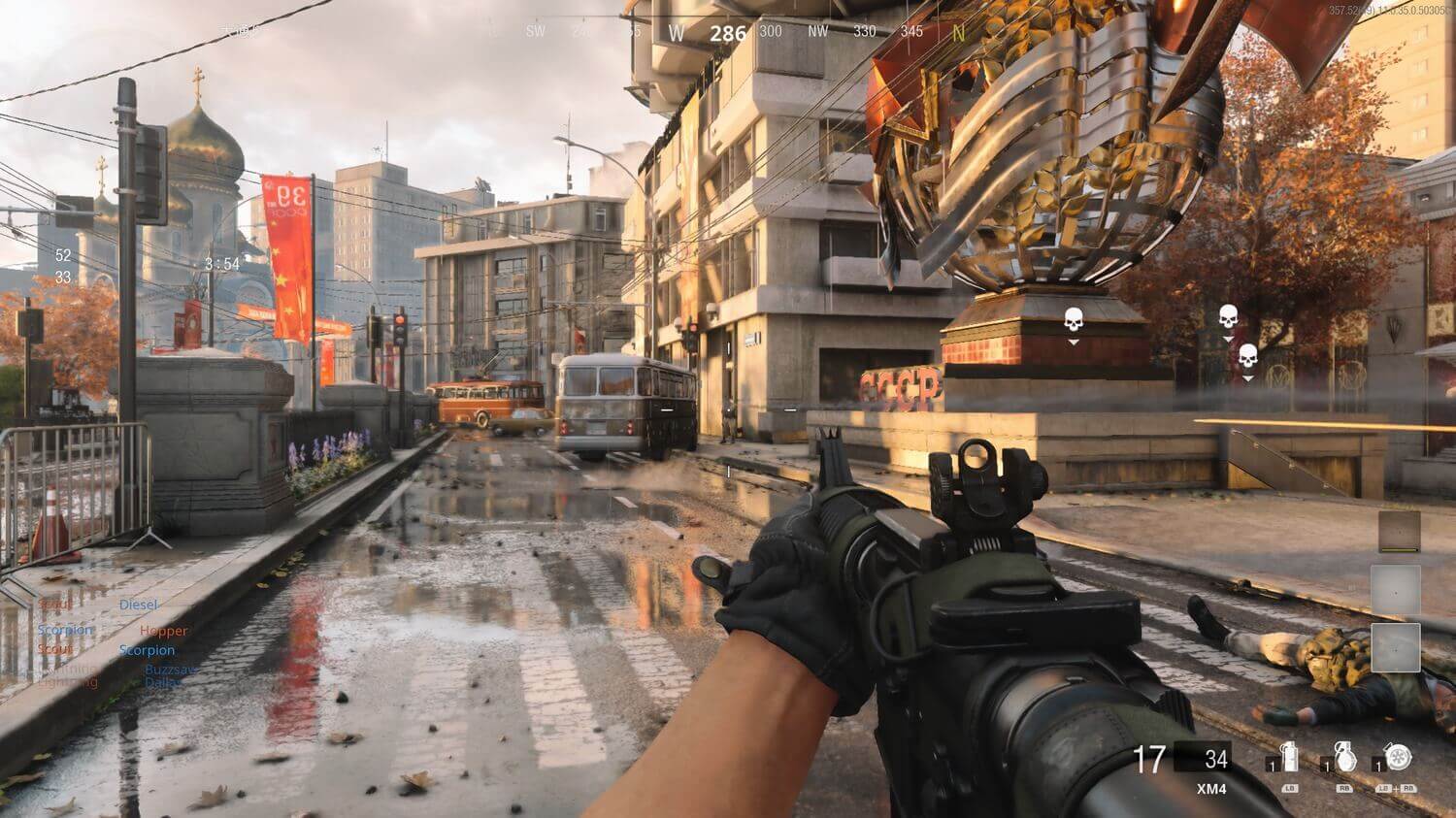Activate the round field upgrade icon
Viewport: 1456px width, 818px height.
tap(1399, 758)
